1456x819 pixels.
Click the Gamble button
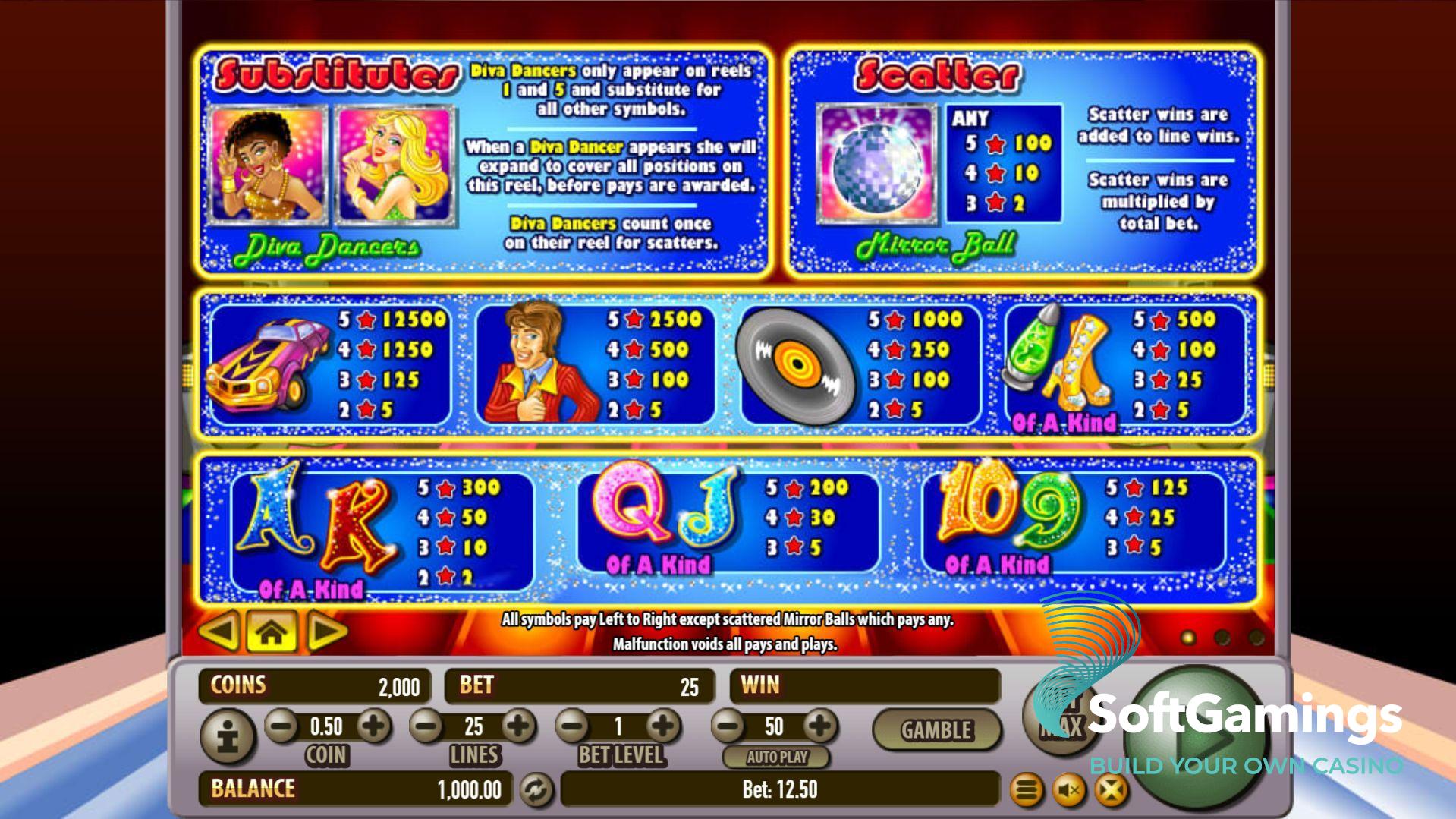936,729
